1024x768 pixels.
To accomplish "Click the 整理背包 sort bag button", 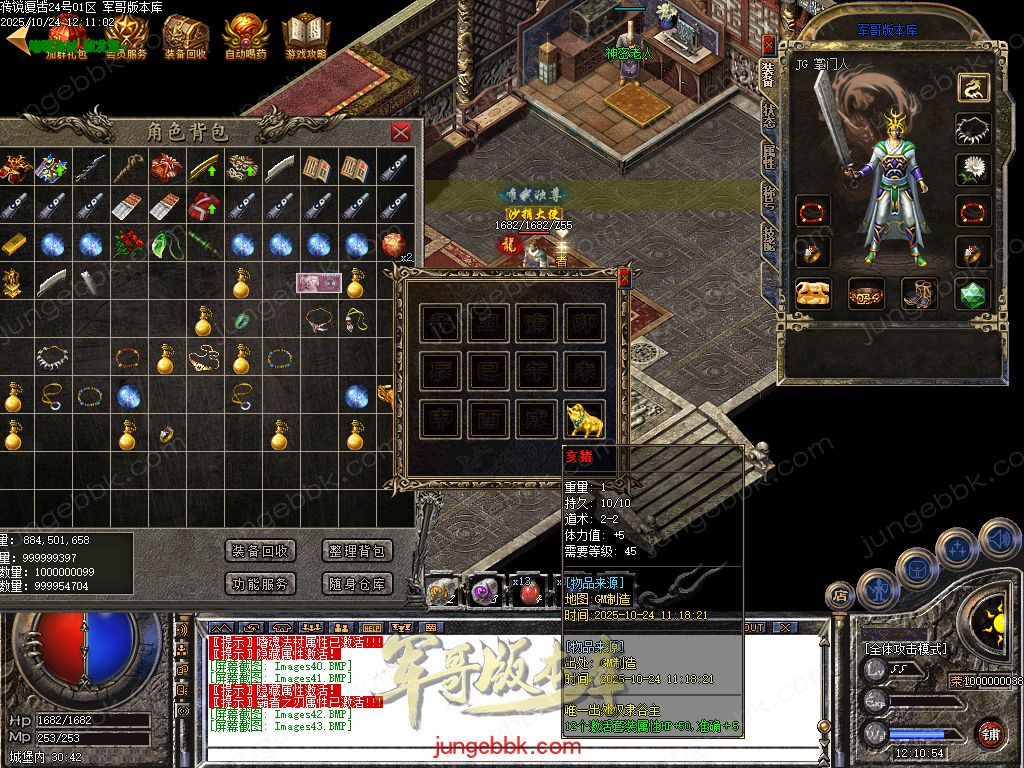I will (357, 551).
